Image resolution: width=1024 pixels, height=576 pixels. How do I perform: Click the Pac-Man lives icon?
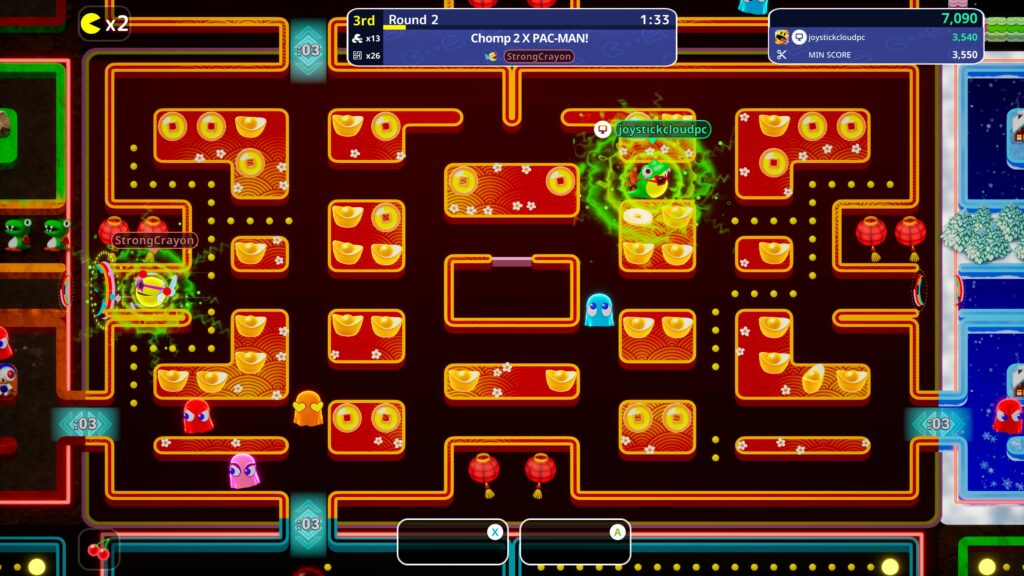[x=92, y=23]
